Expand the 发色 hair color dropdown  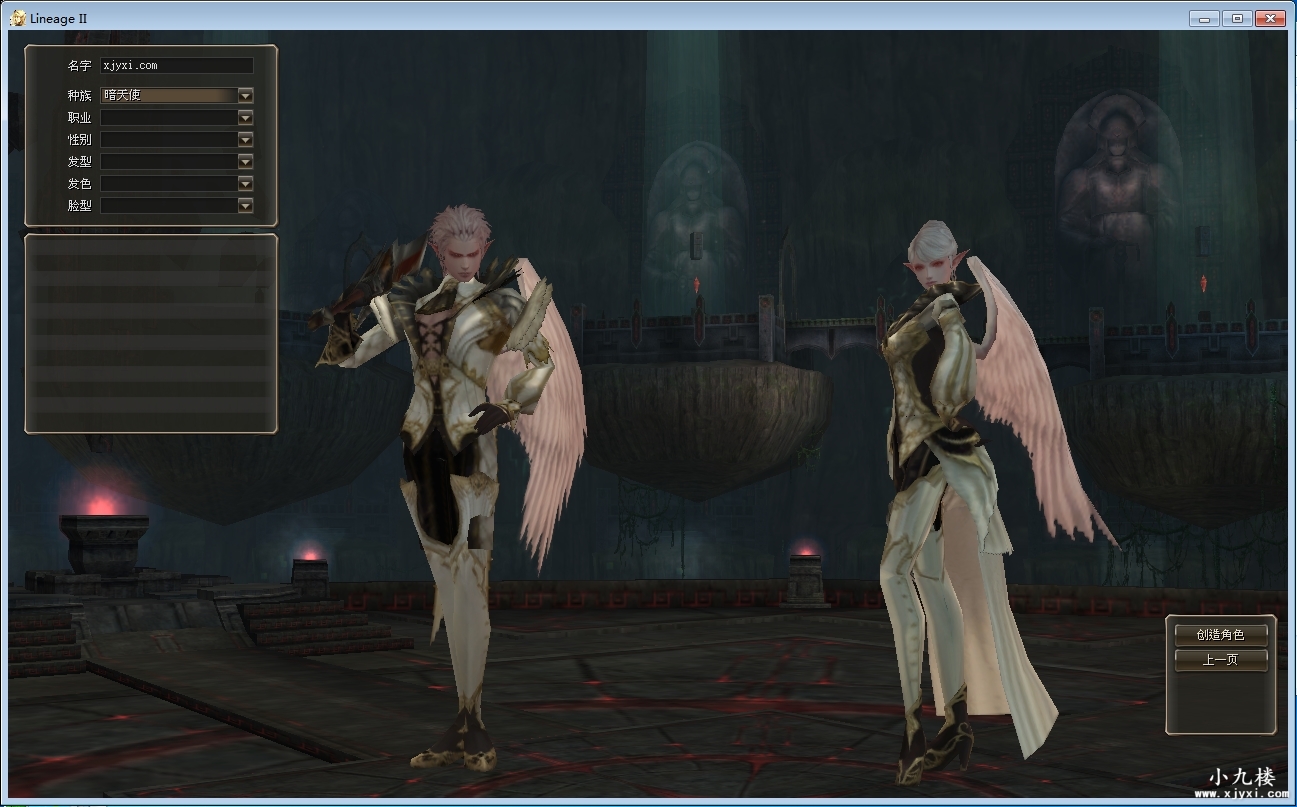click(245, 183)
